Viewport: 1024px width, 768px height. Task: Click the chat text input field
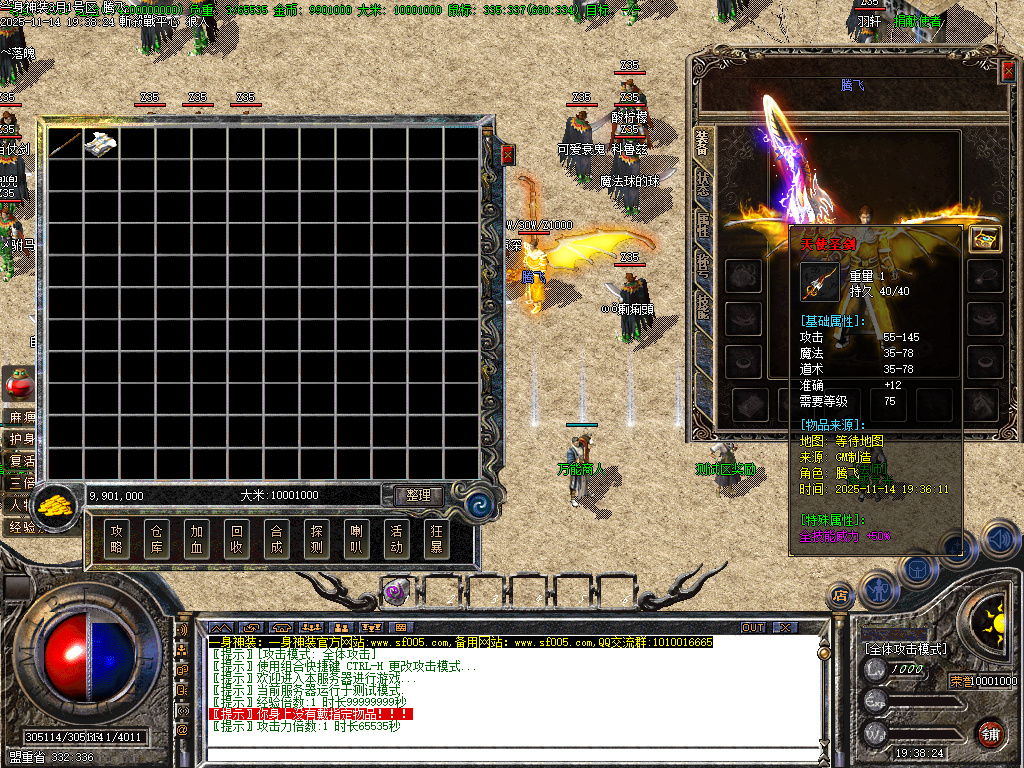[500, 755]
